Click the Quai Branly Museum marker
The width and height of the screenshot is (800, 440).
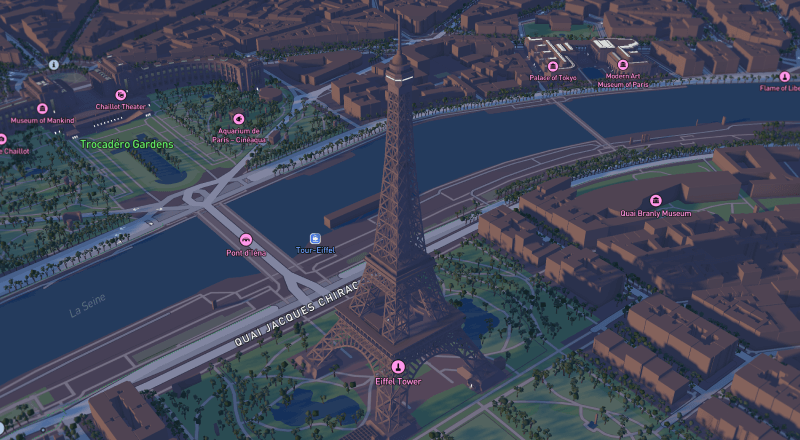click(656, 201)
